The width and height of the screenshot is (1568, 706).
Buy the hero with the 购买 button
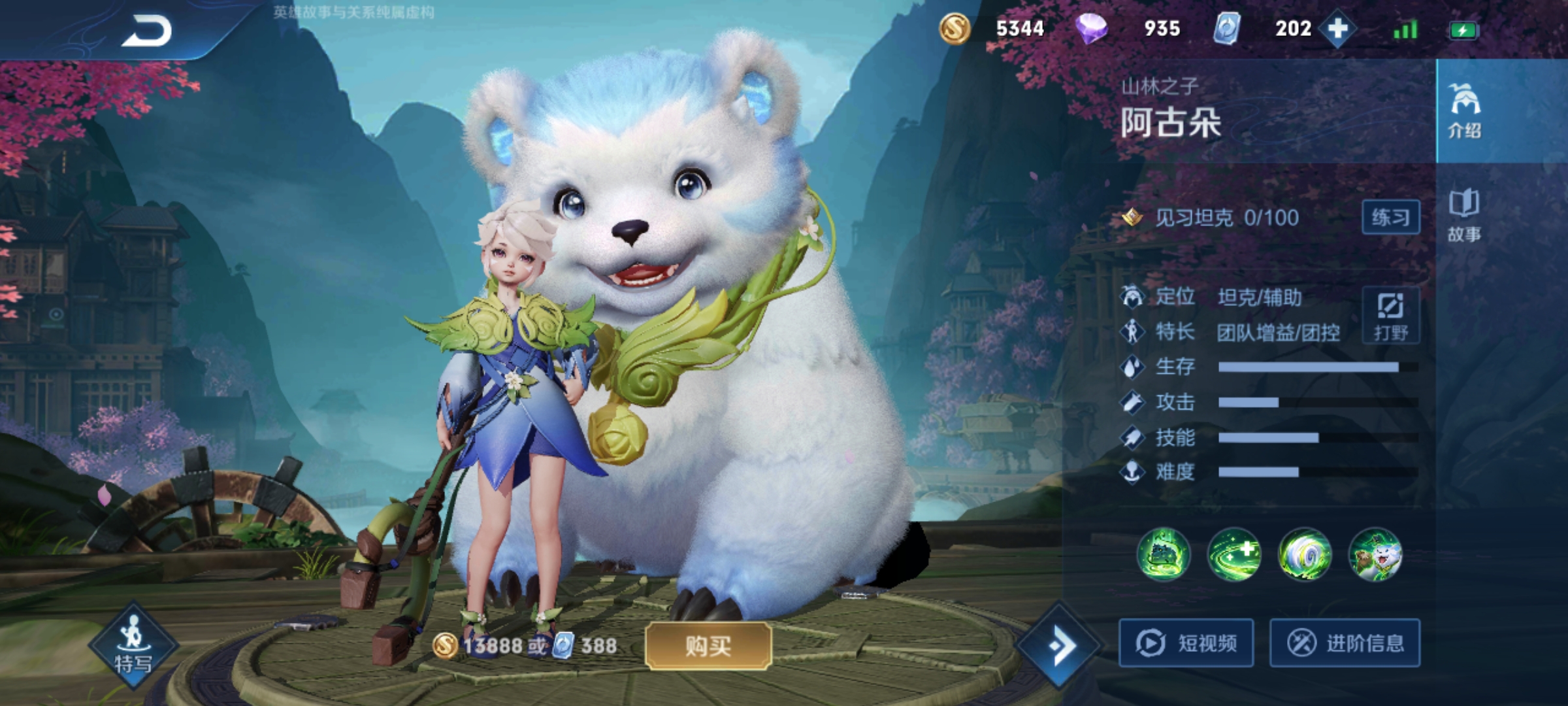708,646
